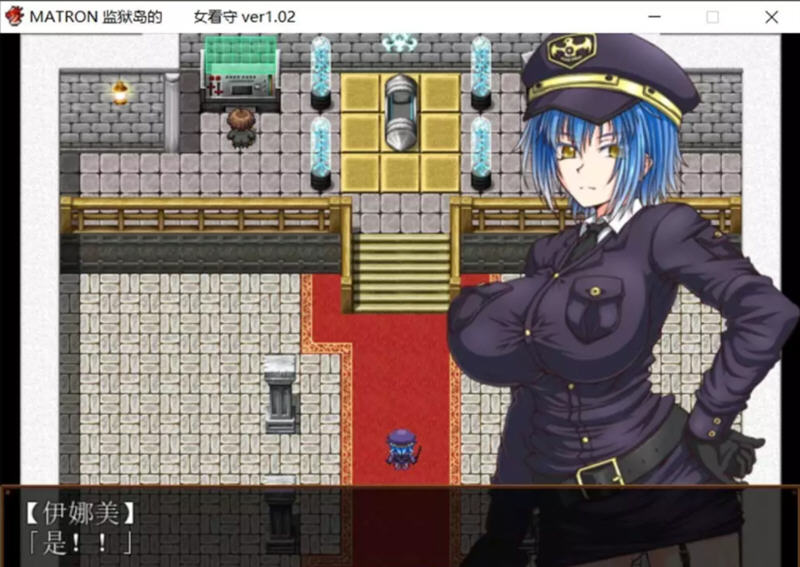Minimize the MATRON game window

[x=655, y=17]
